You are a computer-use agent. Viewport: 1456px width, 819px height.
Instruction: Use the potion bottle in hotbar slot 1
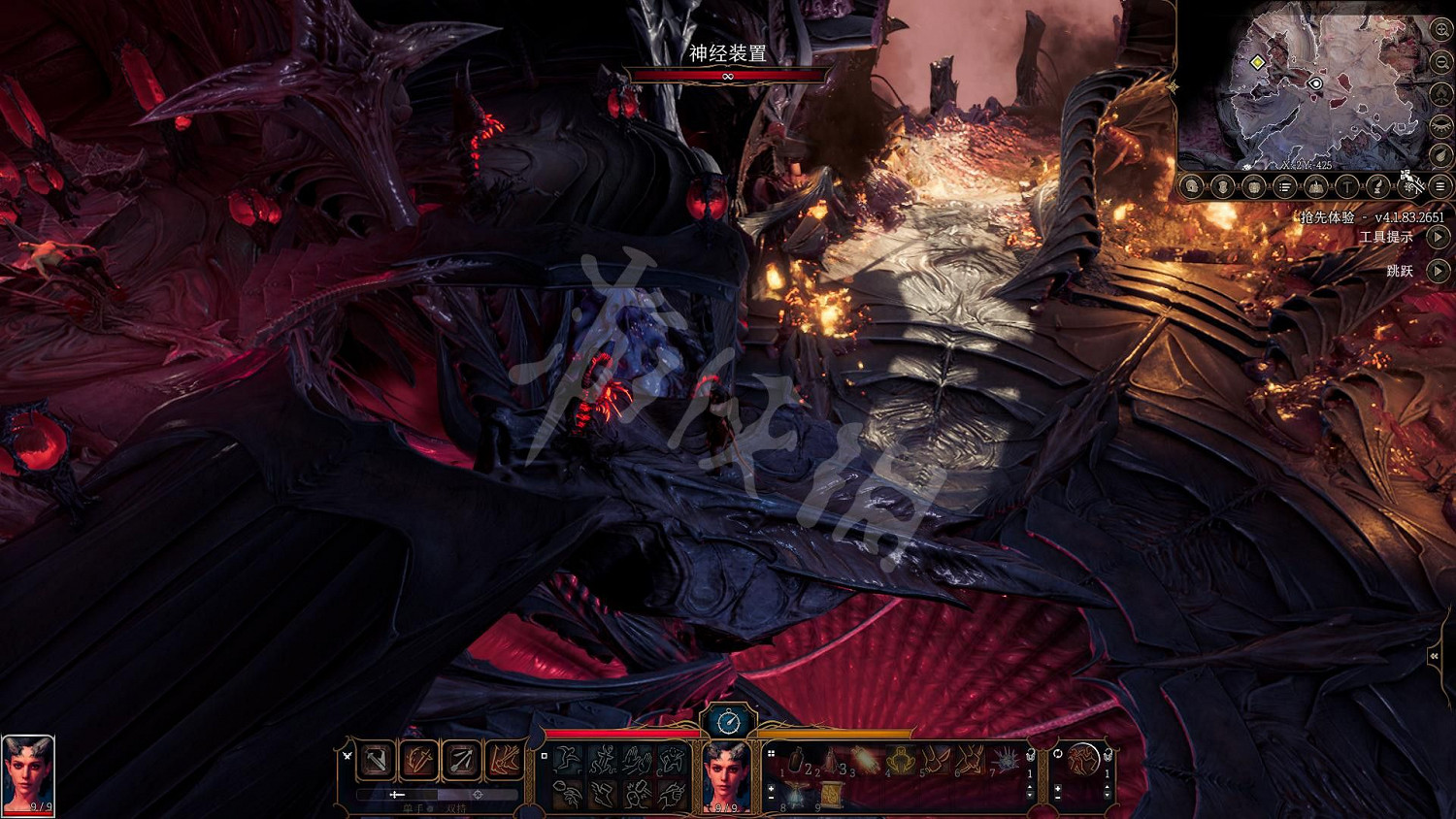point(796,760)
